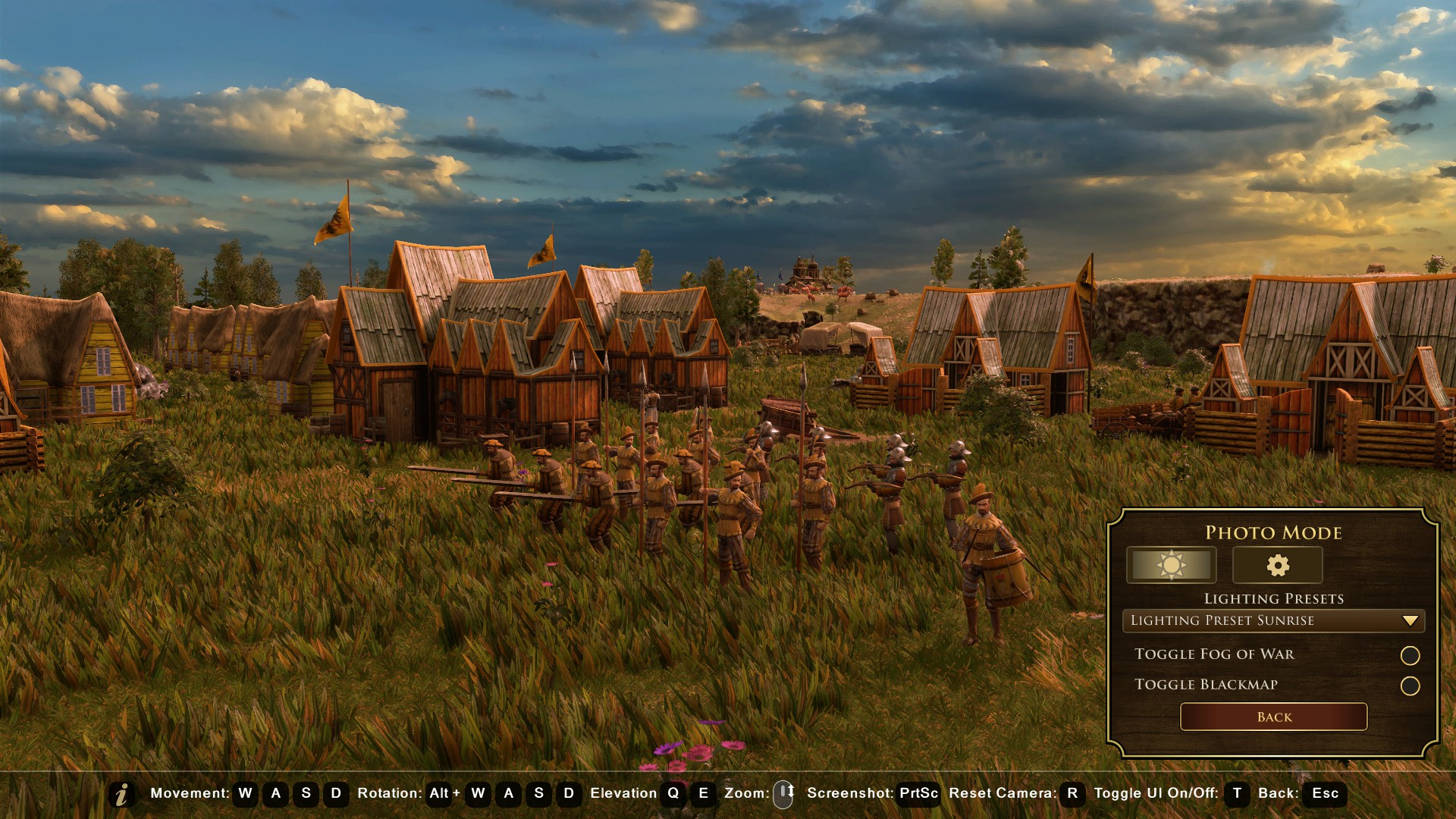Click the Back button in Photo Mode
Screen dimensions: 1456x819
pos(1273,717)
